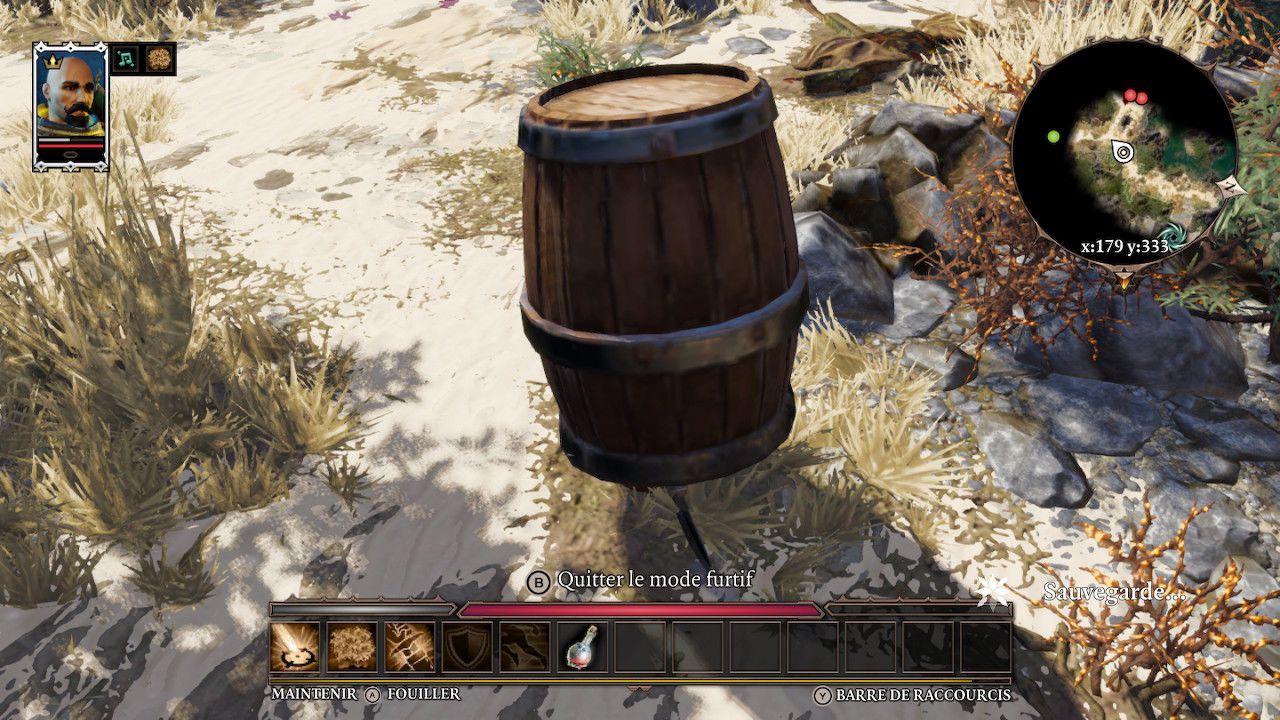Select the bush sneak skill in hotbar
This screenshot has width=1280, height=720.
click(x=352, y=647)
